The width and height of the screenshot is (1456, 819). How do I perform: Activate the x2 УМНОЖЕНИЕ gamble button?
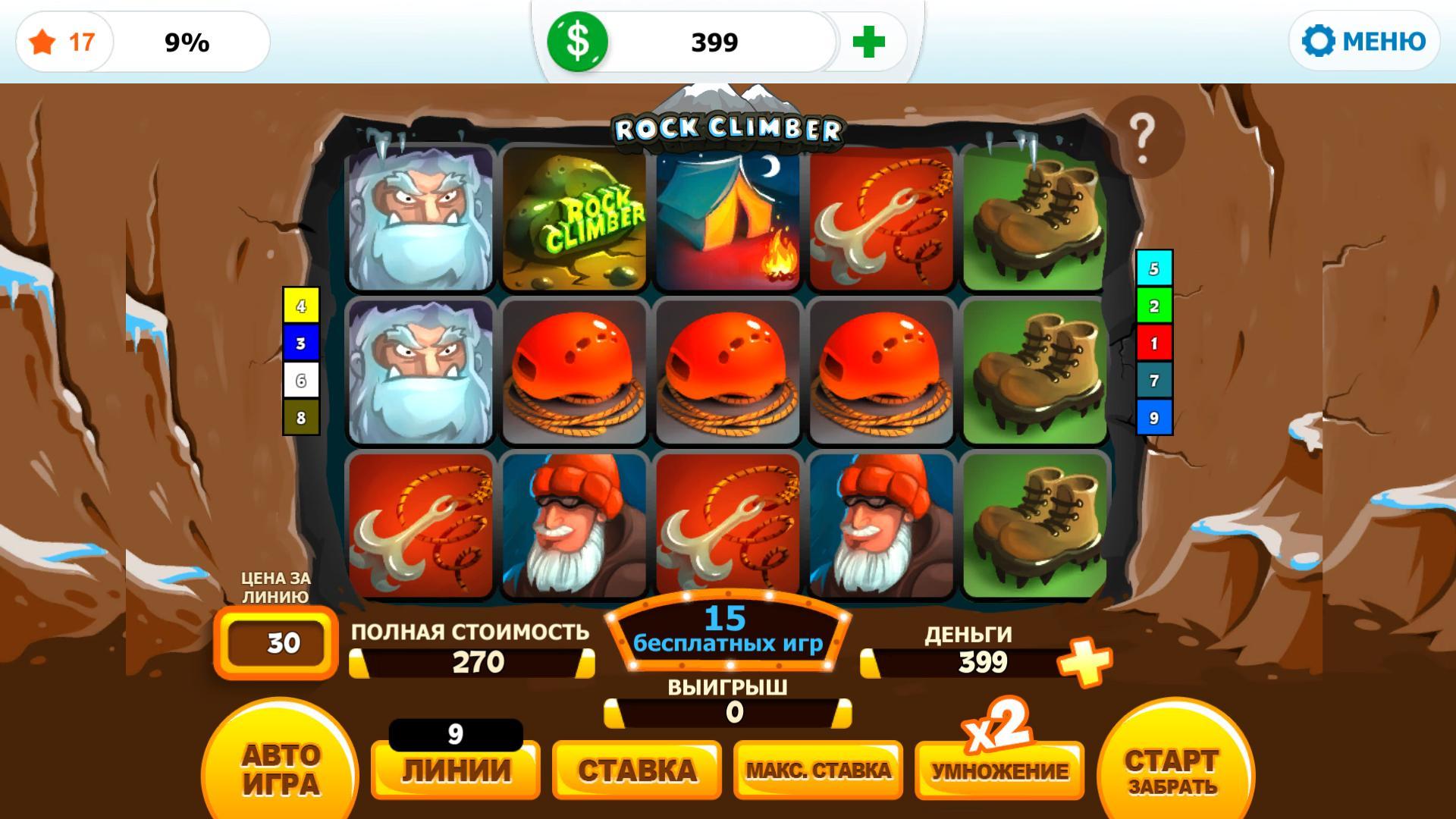(999, 769)
